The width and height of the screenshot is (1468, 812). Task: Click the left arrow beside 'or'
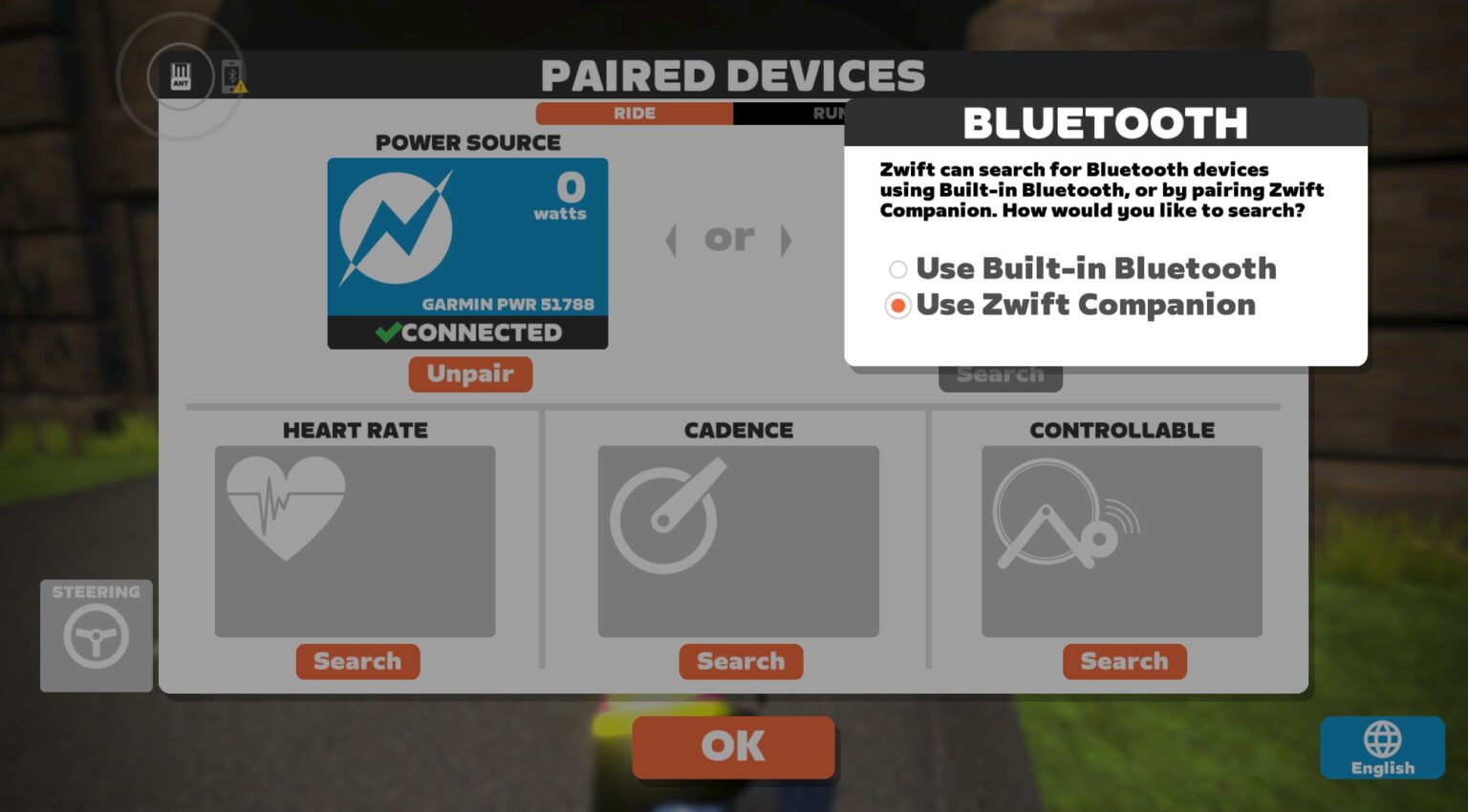(x=671, y=240)
